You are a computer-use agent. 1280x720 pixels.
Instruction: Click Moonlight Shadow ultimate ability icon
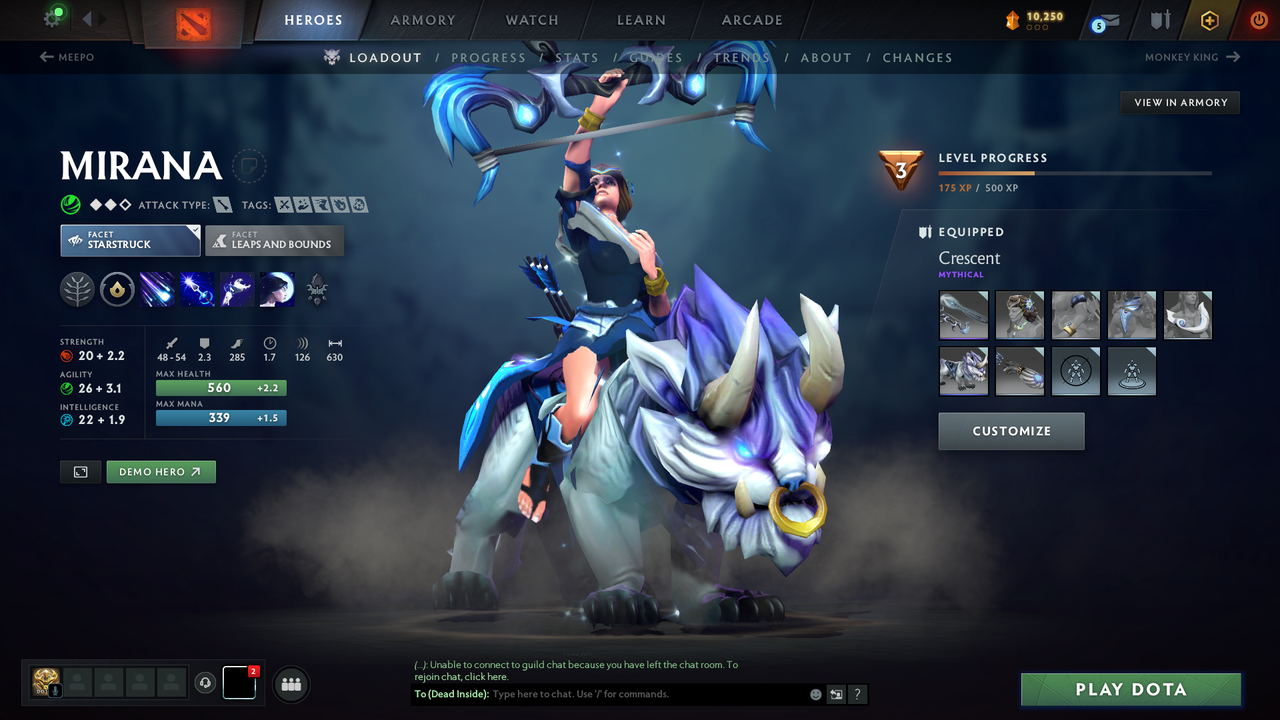277,289
